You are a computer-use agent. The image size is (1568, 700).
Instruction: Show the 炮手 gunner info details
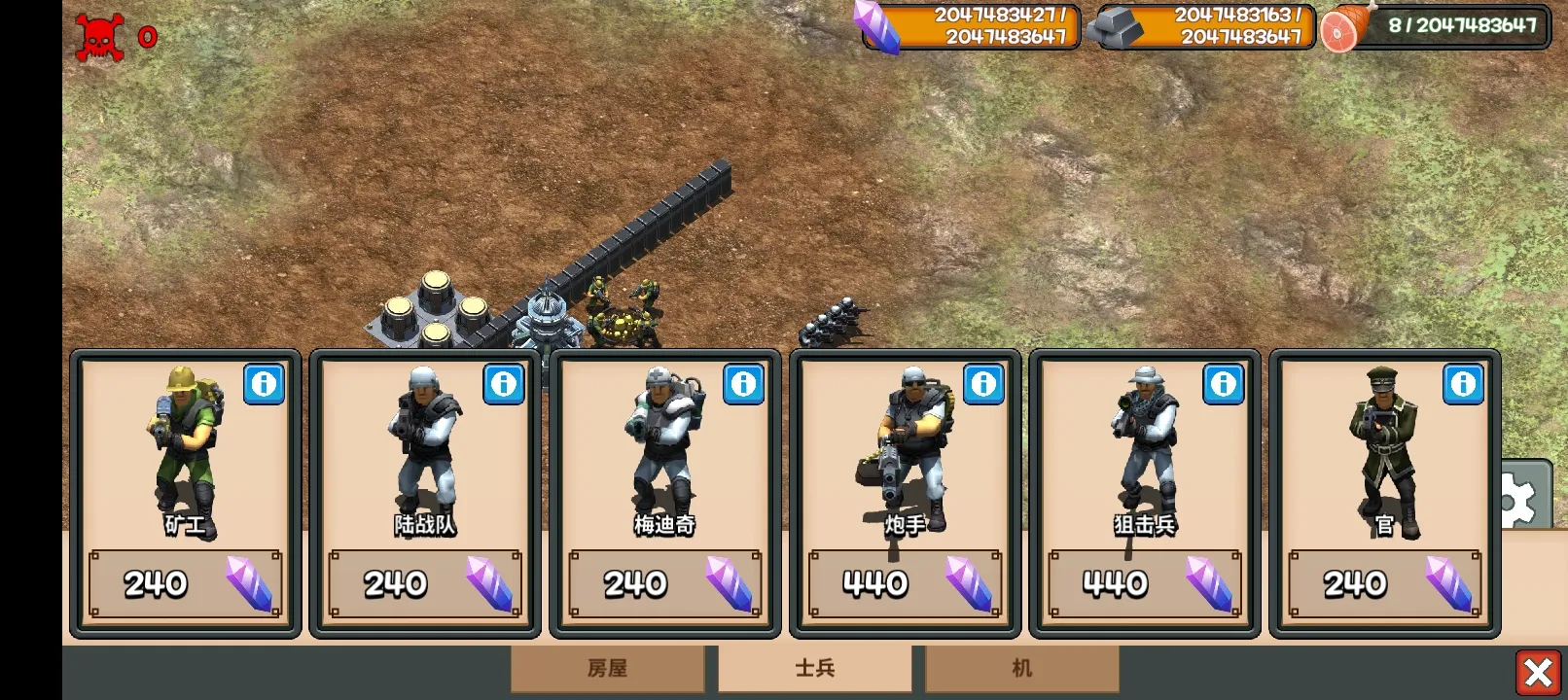983,384
